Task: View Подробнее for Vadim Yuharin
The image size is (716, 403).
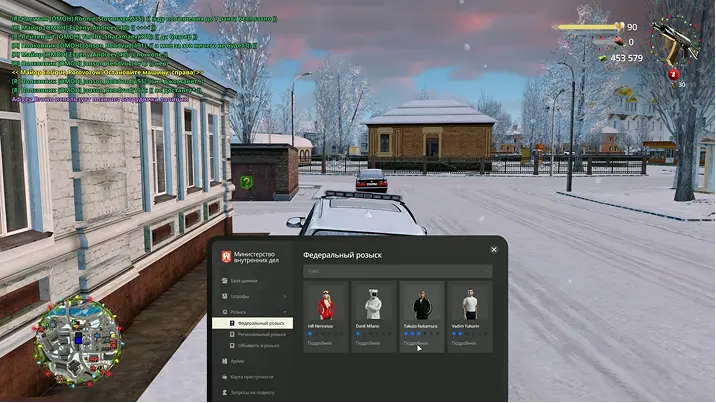Action: 464,343
